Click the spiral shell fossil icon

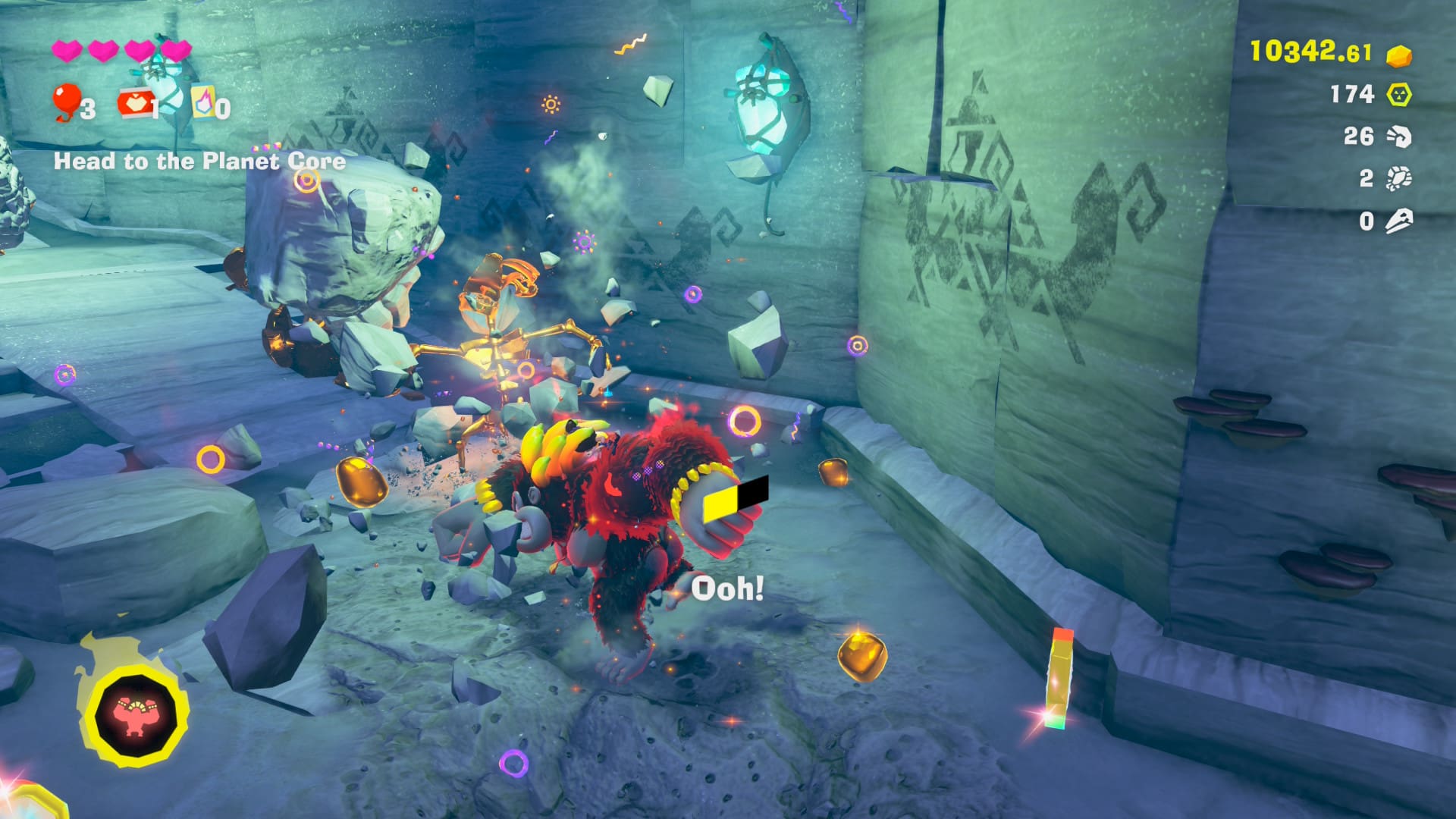coord(1398,136)
